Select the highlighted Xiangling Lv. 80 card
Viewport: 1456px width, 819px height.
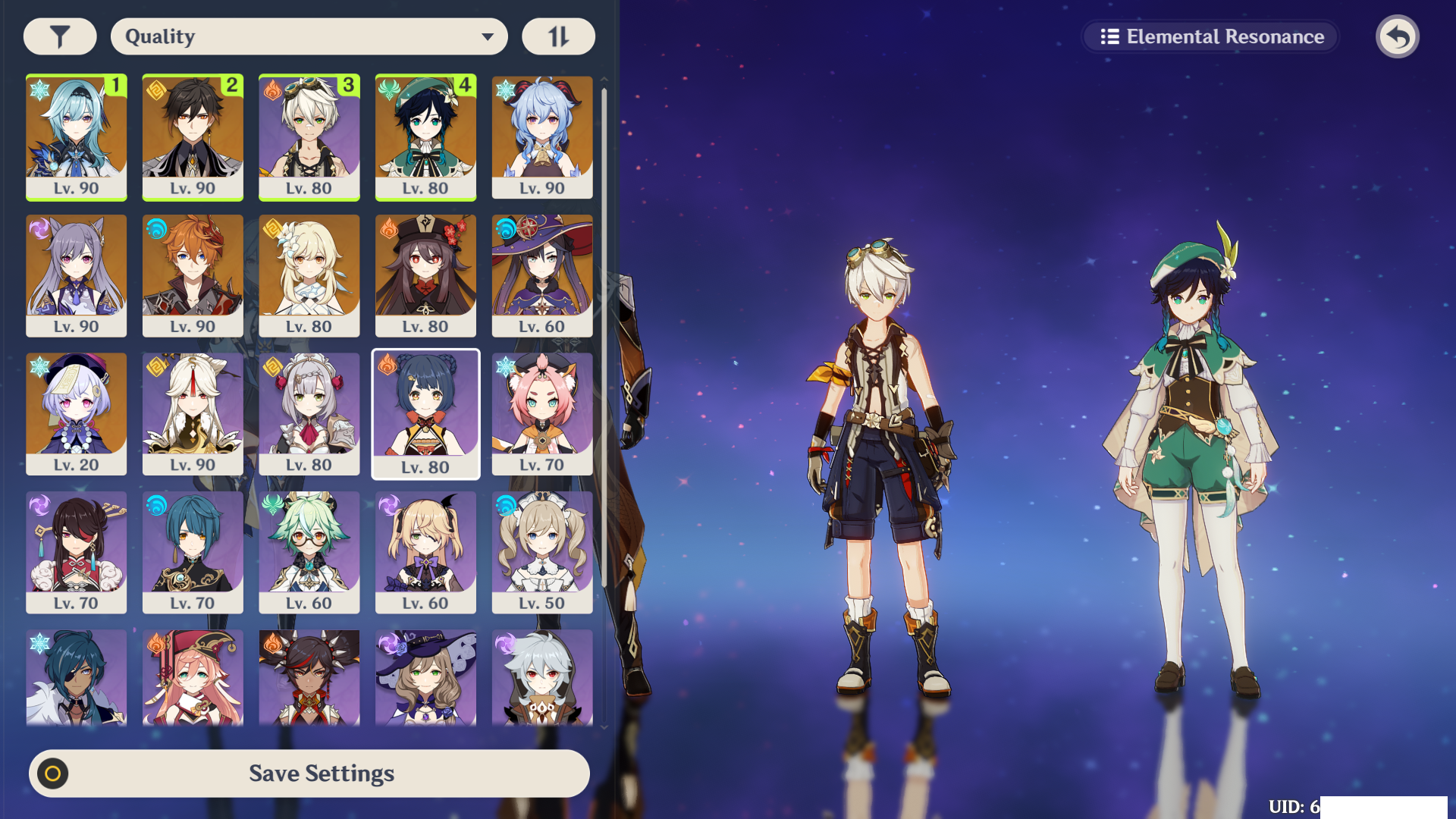pyautogui.click(x=425, y=413)
